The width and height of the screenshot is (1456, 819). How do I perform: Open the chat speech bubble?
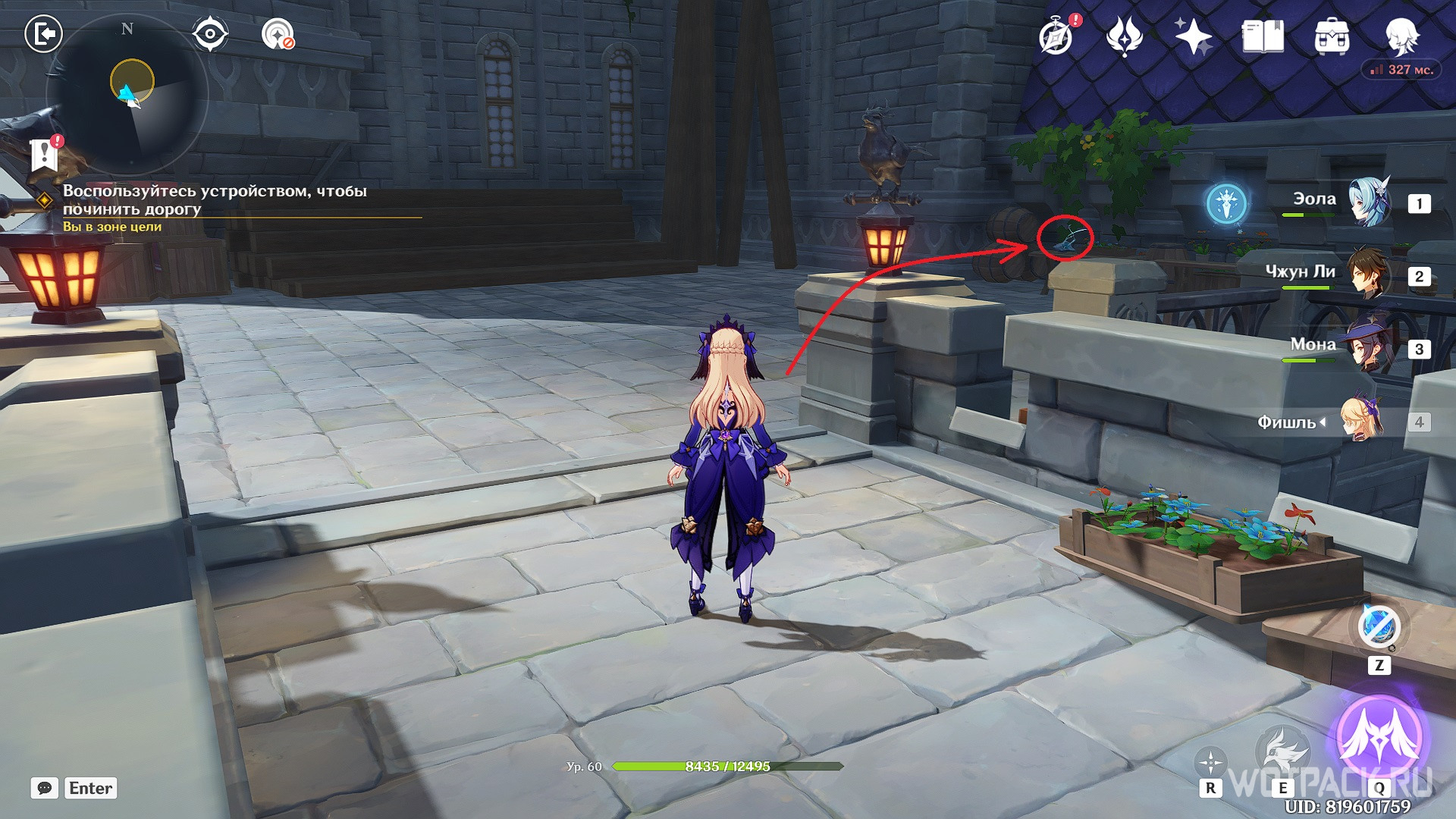[45, 788]
